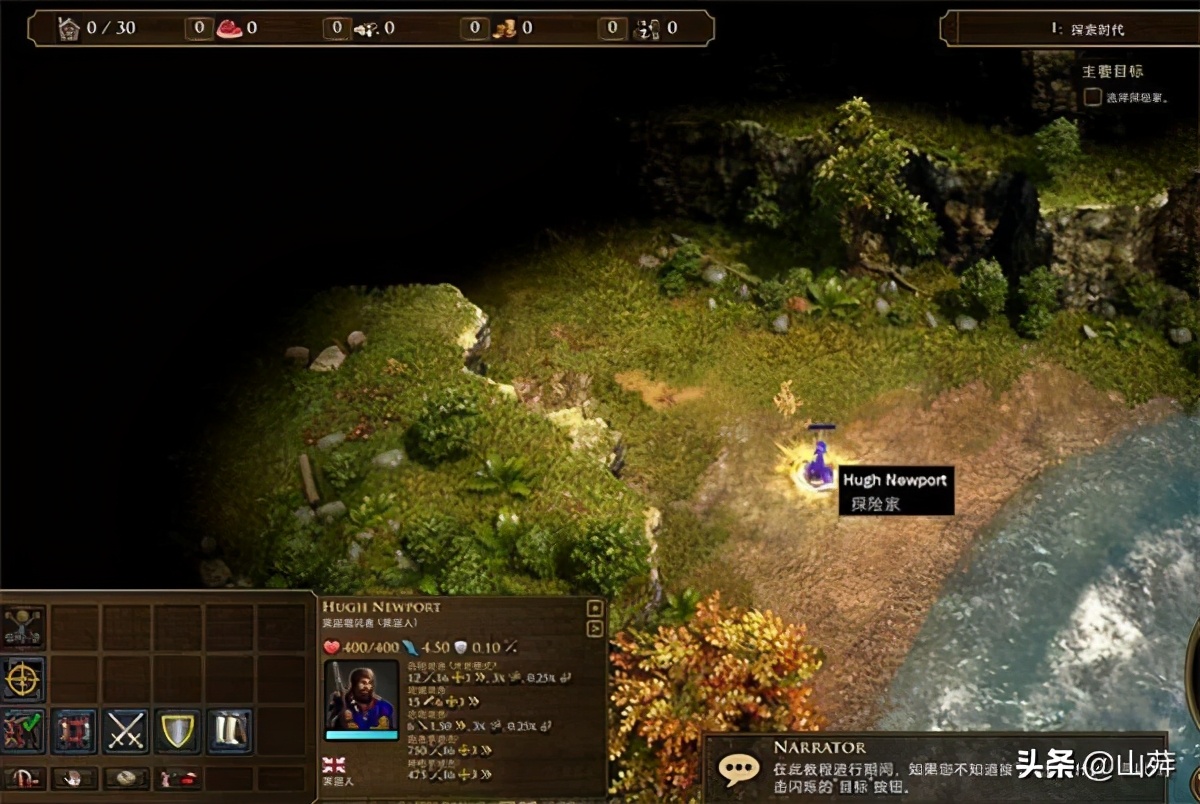
Task: Click the top small button in unit panel
Action: coord(594,608)
